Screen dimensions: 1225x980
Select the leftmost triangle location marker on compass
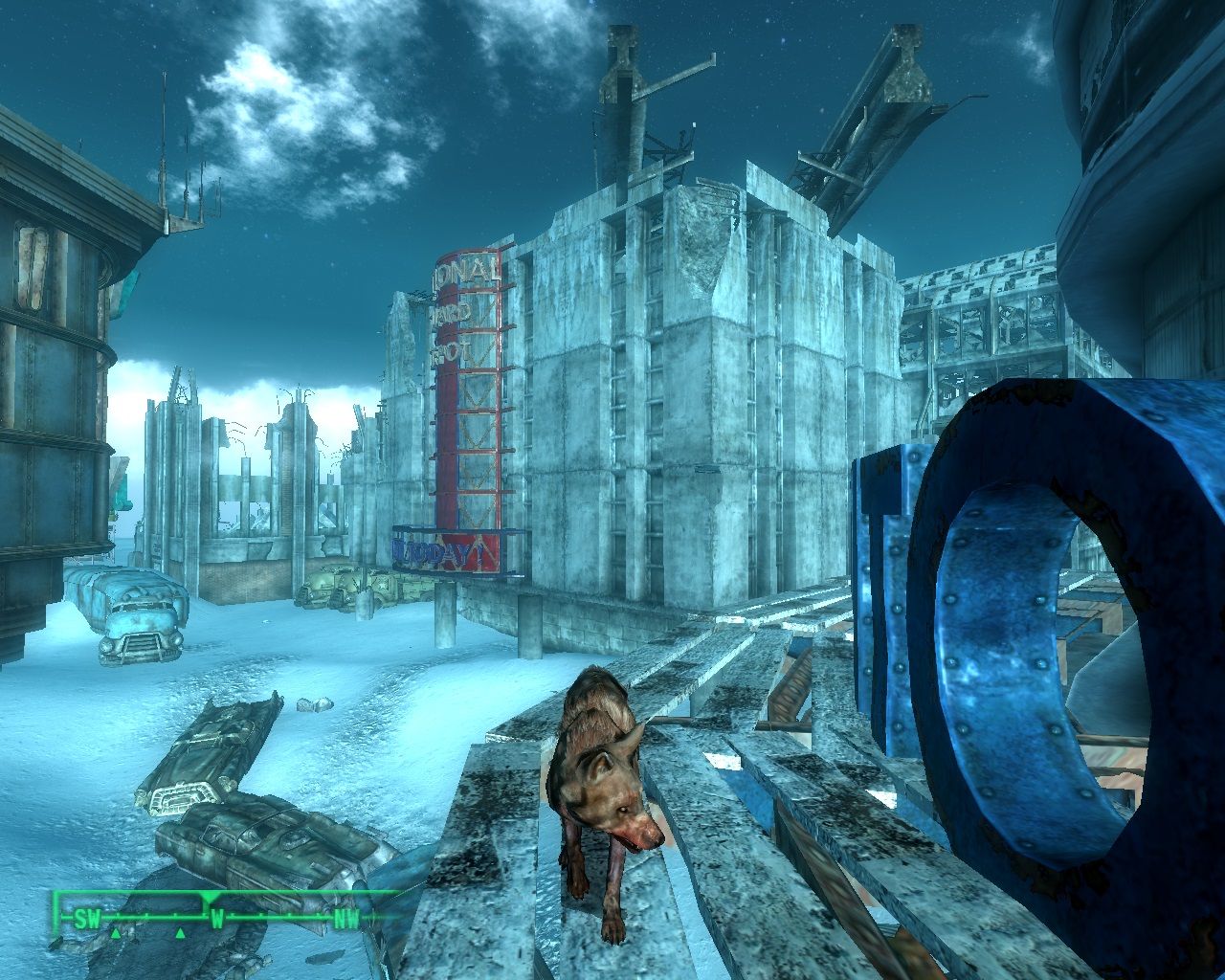pos(116,933)
